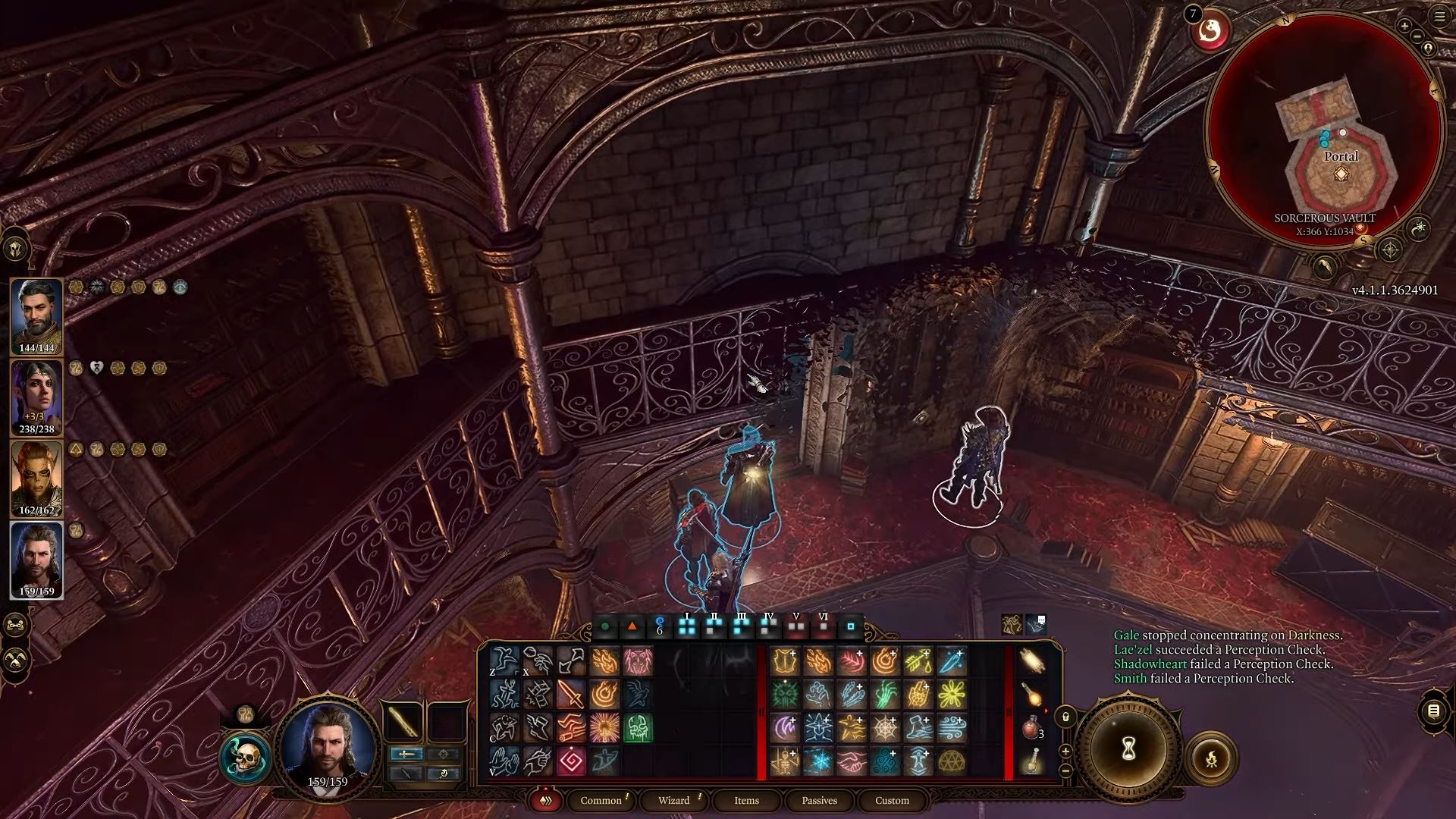Show the Items hotbar tab
The image size is (1456, 819).
[x=746, y=800]
